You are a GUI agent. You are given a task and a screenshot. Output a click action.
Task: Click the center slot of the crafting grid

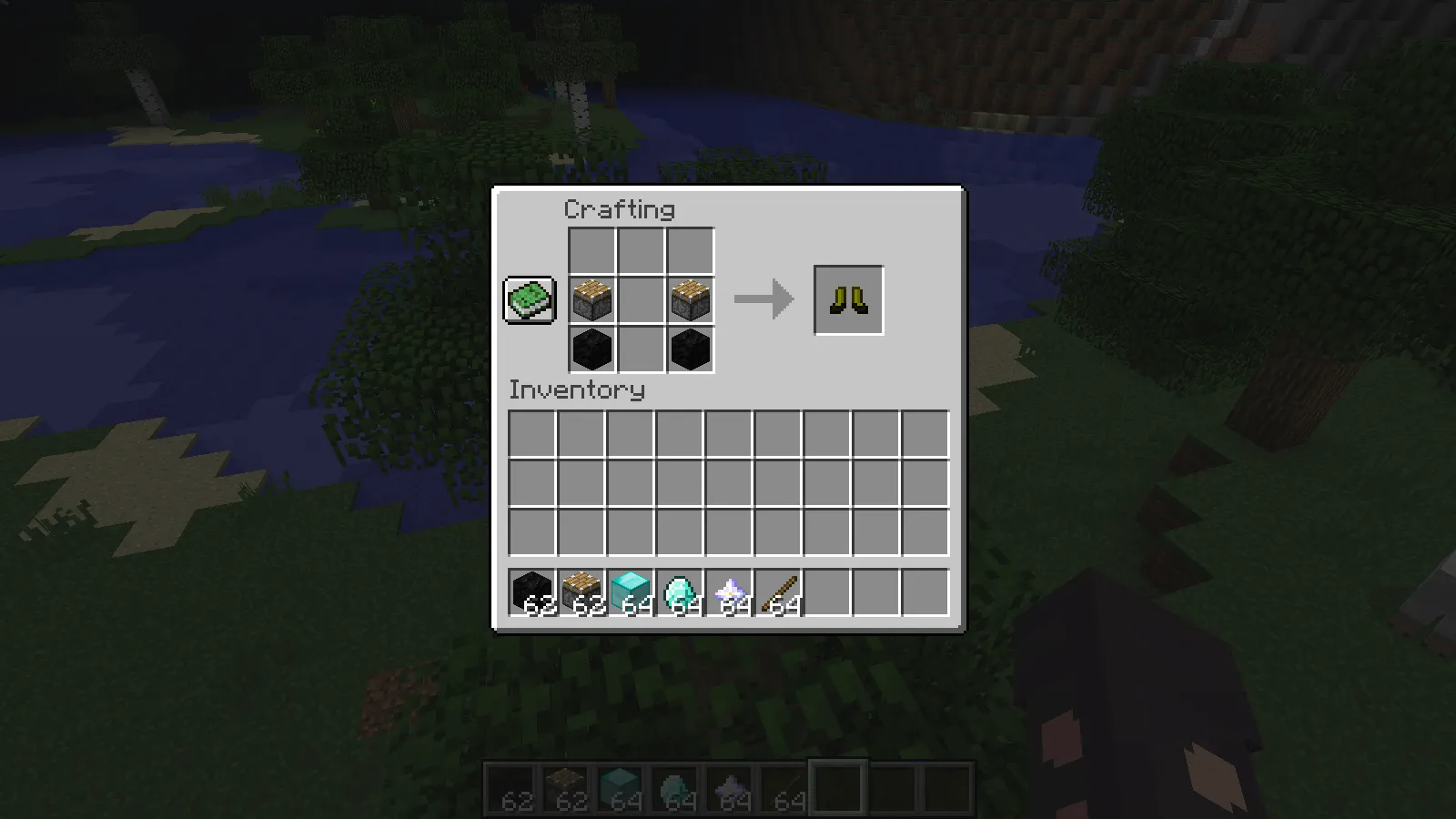[641, 298]
